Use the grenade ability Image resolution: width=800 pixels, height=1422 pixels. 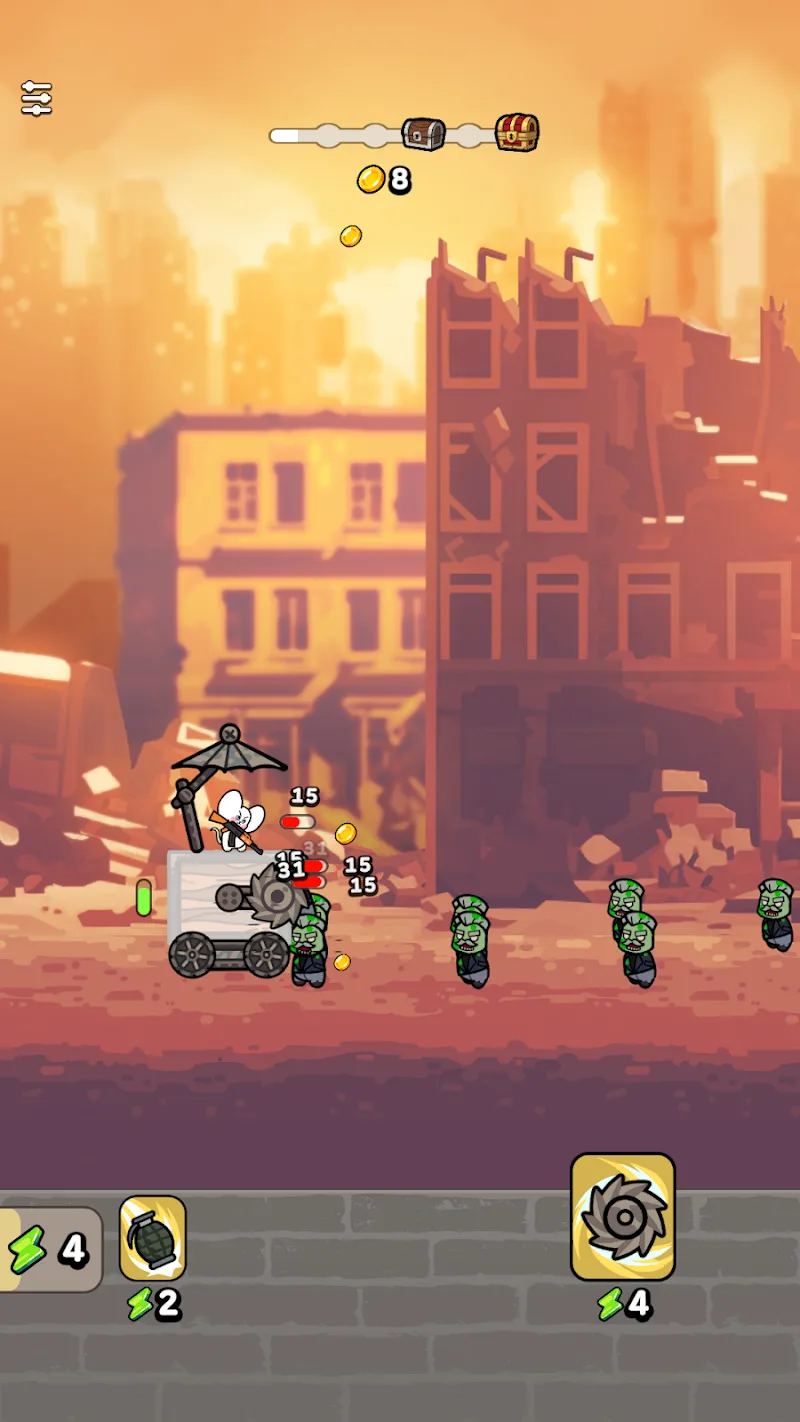153,1238
